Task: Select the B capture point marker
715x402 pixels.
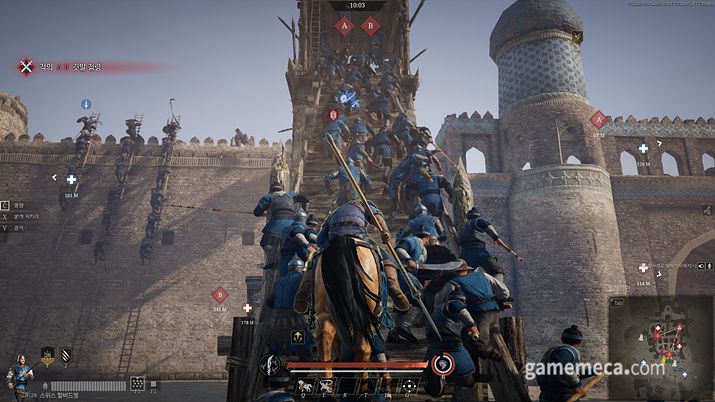Action: [x=370, y=26]
